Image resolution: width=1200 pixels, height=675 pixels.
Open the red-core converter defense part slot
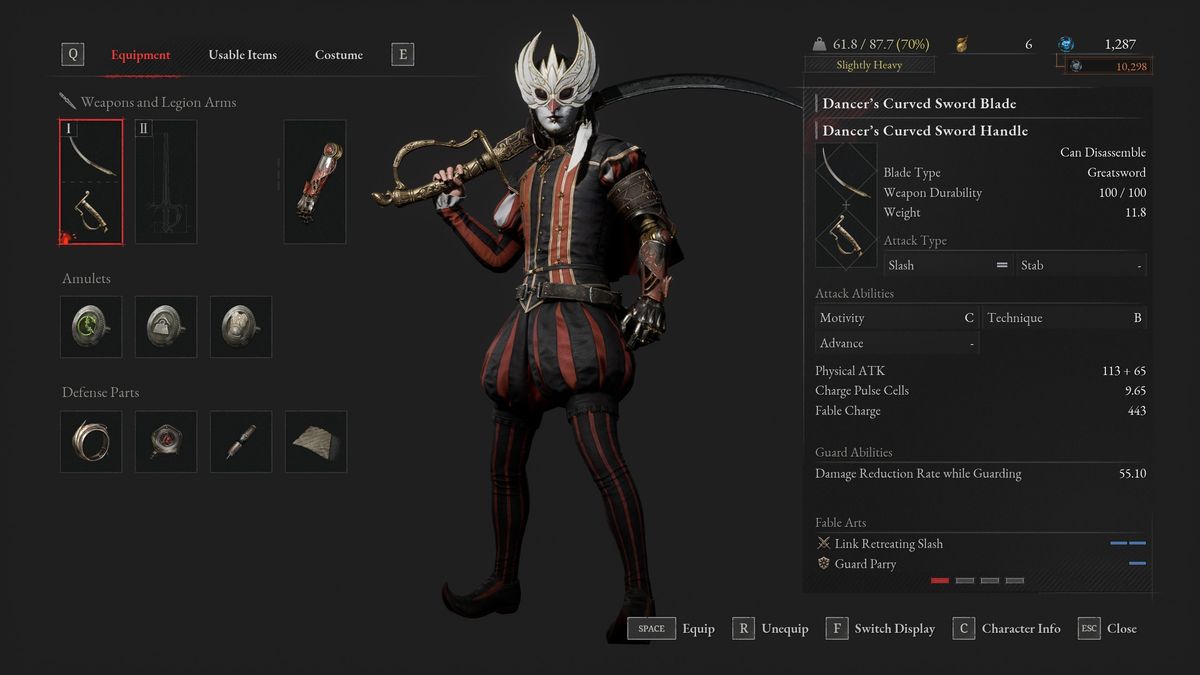point(166,441)
